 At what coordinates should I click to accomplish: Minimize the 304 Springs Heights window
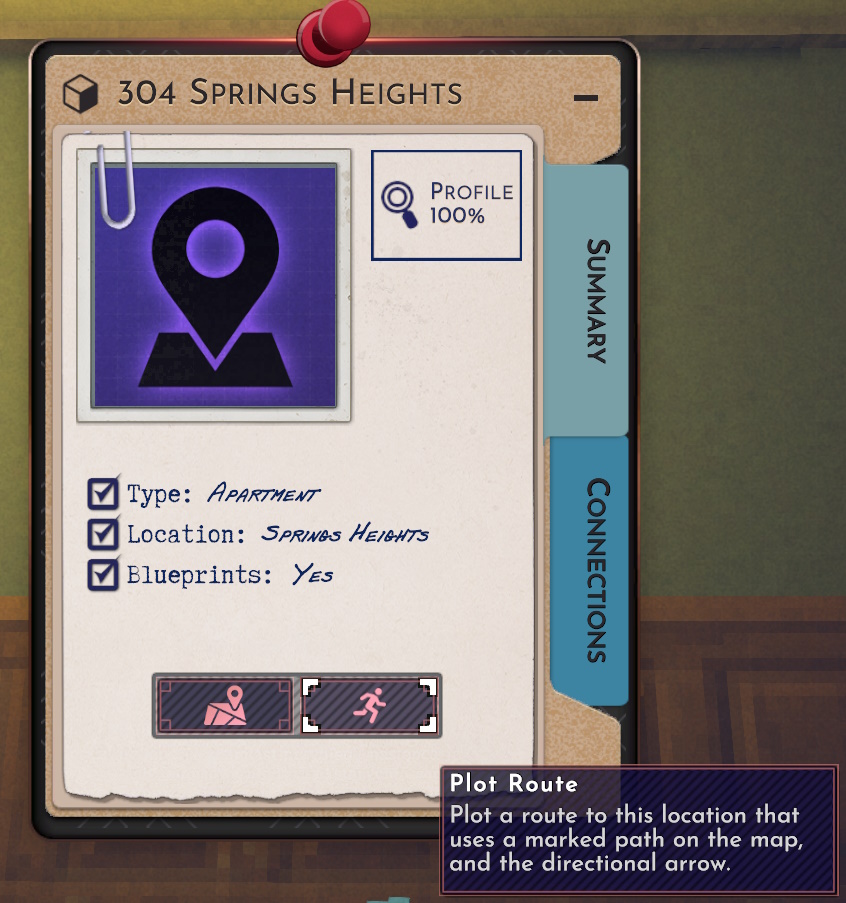[586, 98]
